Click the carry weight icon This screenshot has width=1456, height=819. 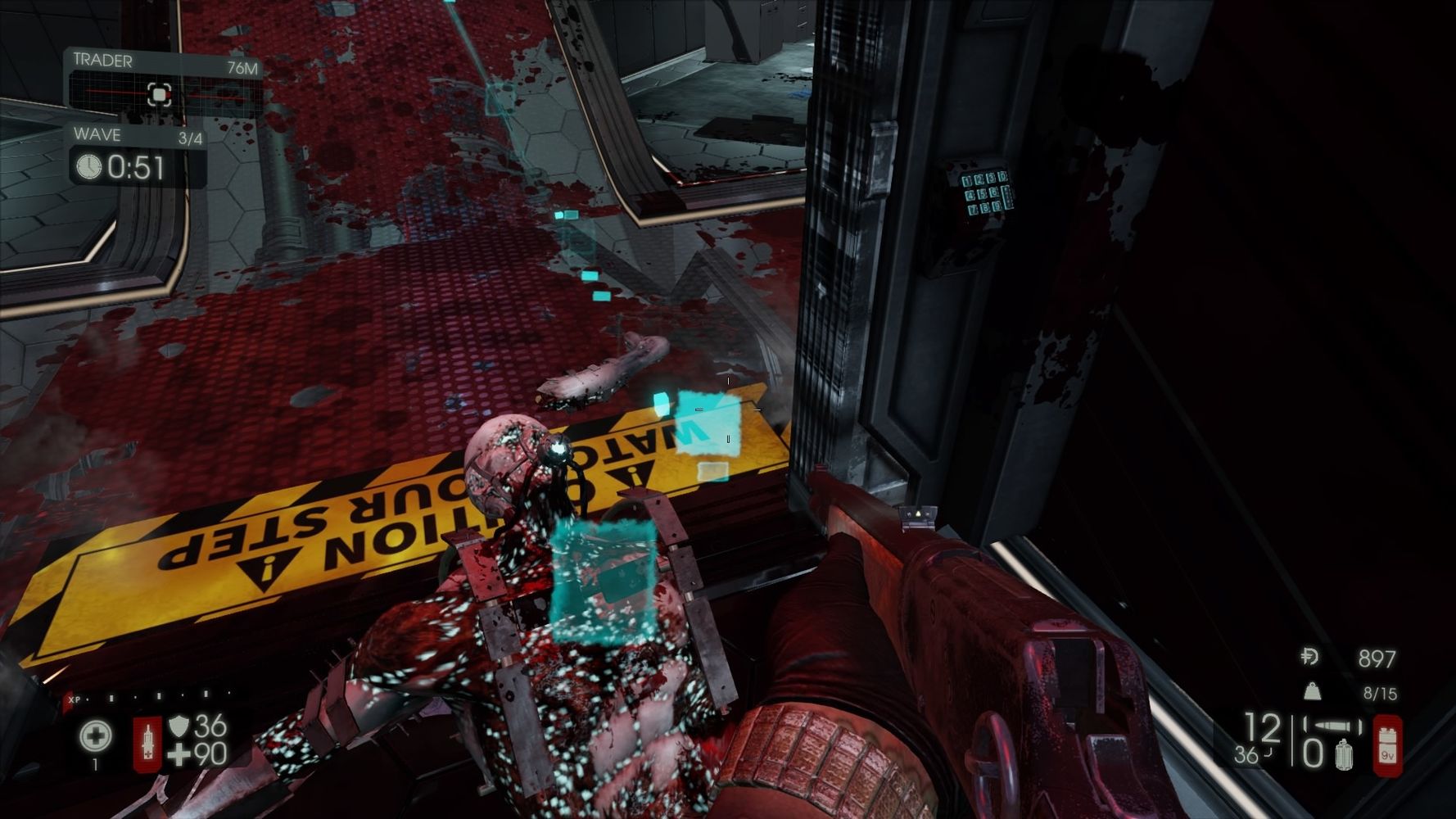(1311, 692)
